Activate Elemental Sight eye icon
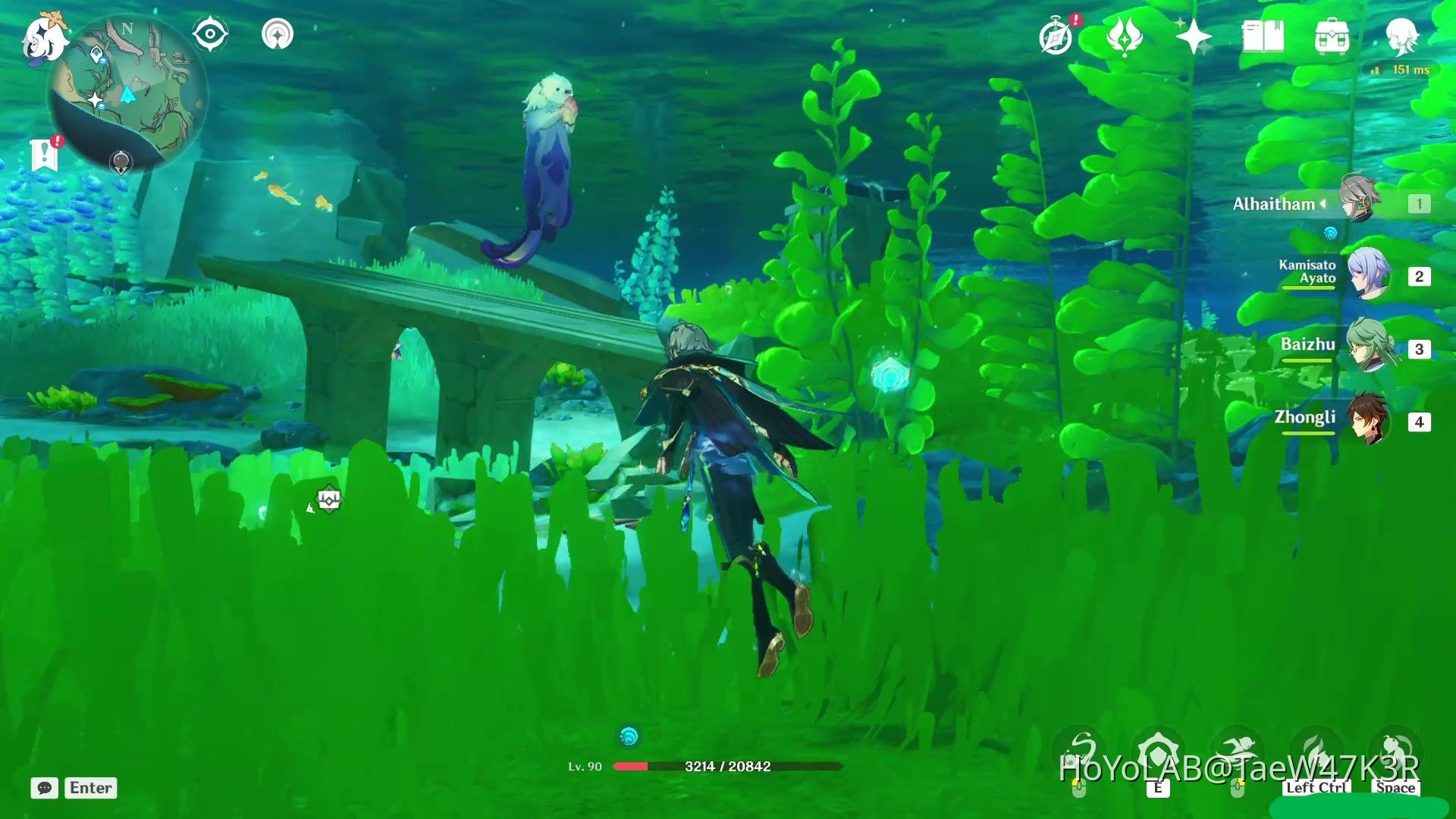 click(x=210, y=33)
